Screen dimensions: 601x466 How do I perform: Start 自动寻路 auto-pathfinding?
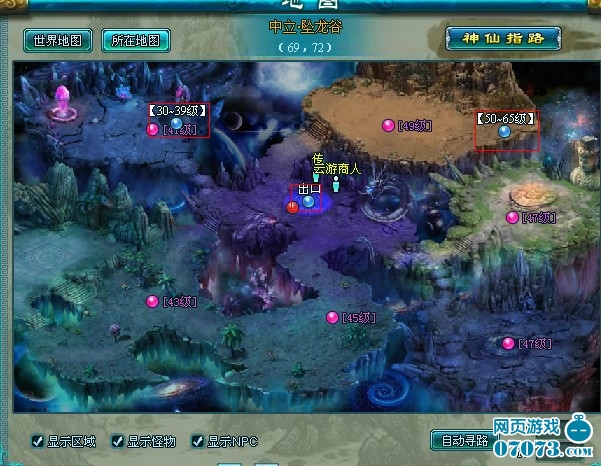click(x=463, y=440)
